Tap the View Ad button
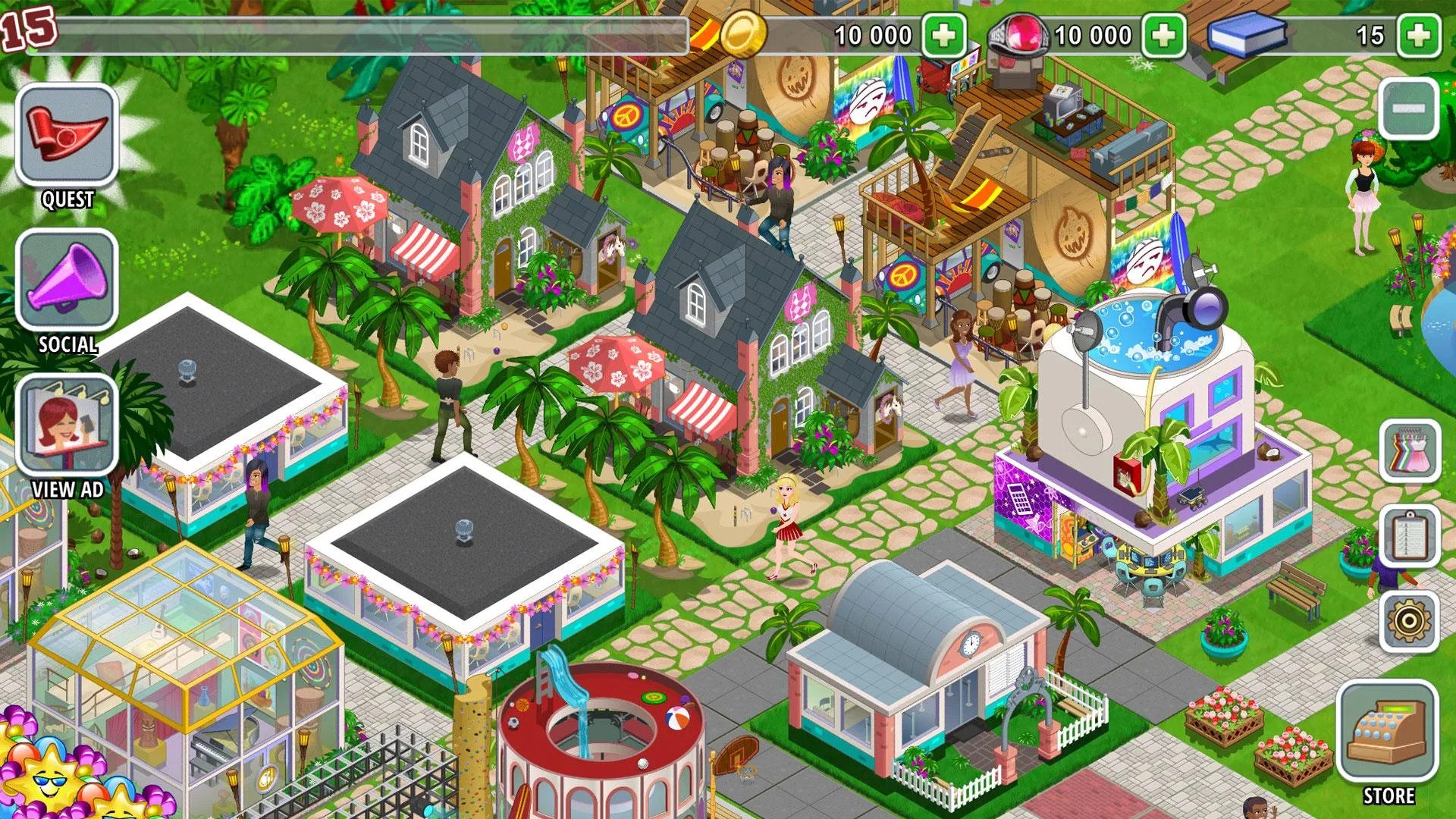Screen dimensions: 1456x819 (x=67, y=425)
